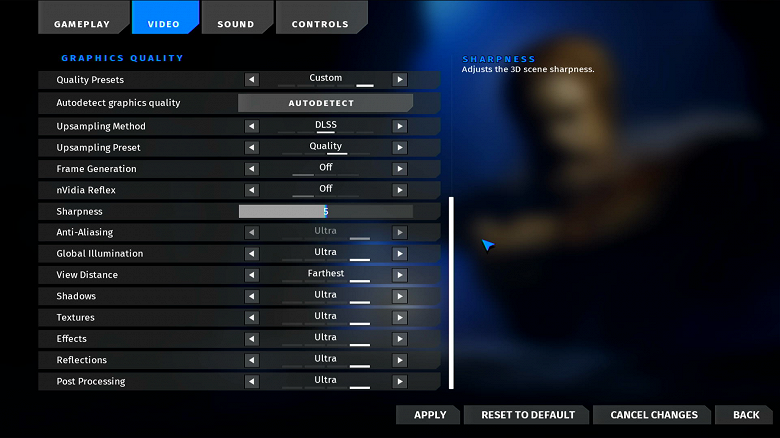Lower Textures quality with left arrow
The width and height of the screenshot is (780, 438).
(x=251, y=317)
